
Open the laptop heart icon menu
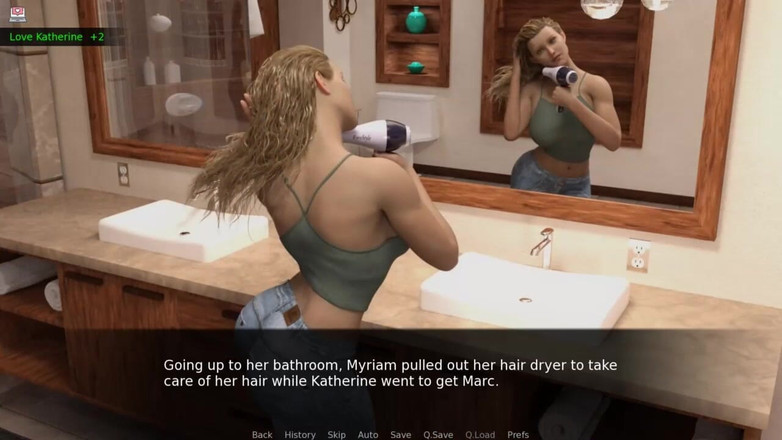pyautogui.click(x=18, y=14)
